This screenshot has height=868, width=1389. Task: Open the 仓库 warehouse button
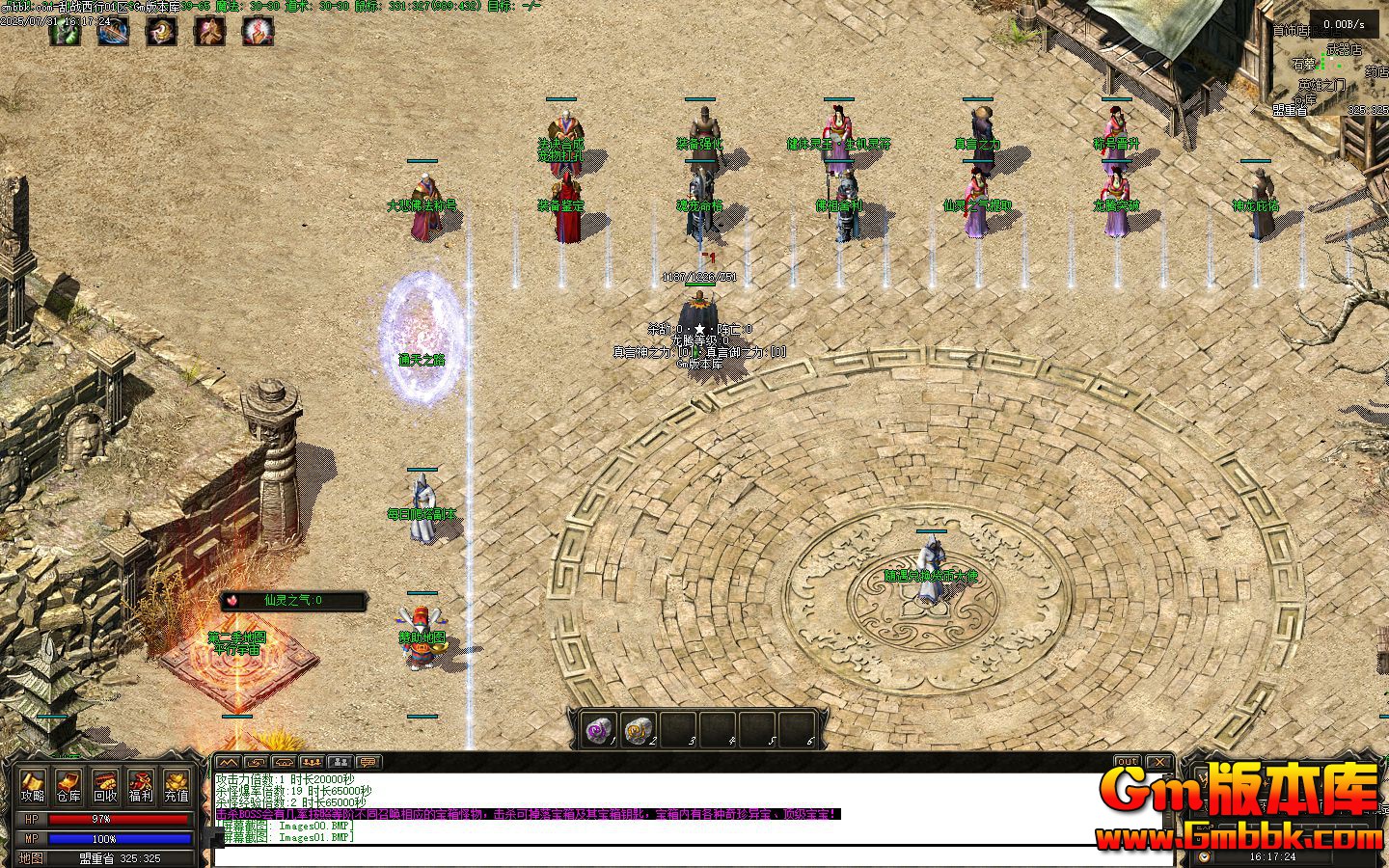(x=68, y=785)
